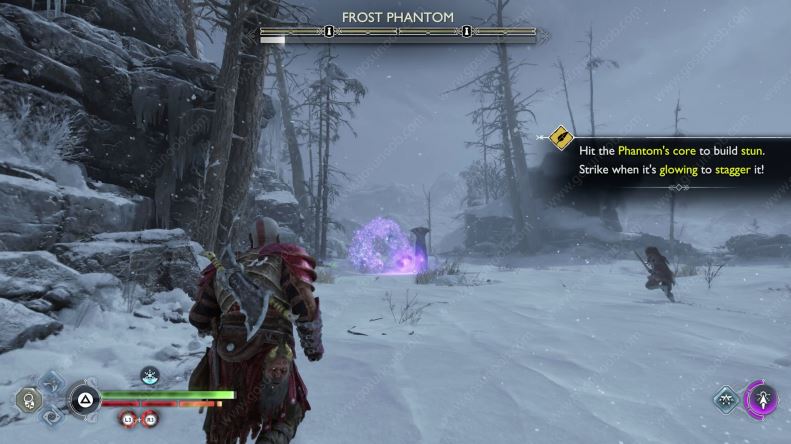Activate the frost status icon above health
The image size is (791, 444).
coord(150,375)
